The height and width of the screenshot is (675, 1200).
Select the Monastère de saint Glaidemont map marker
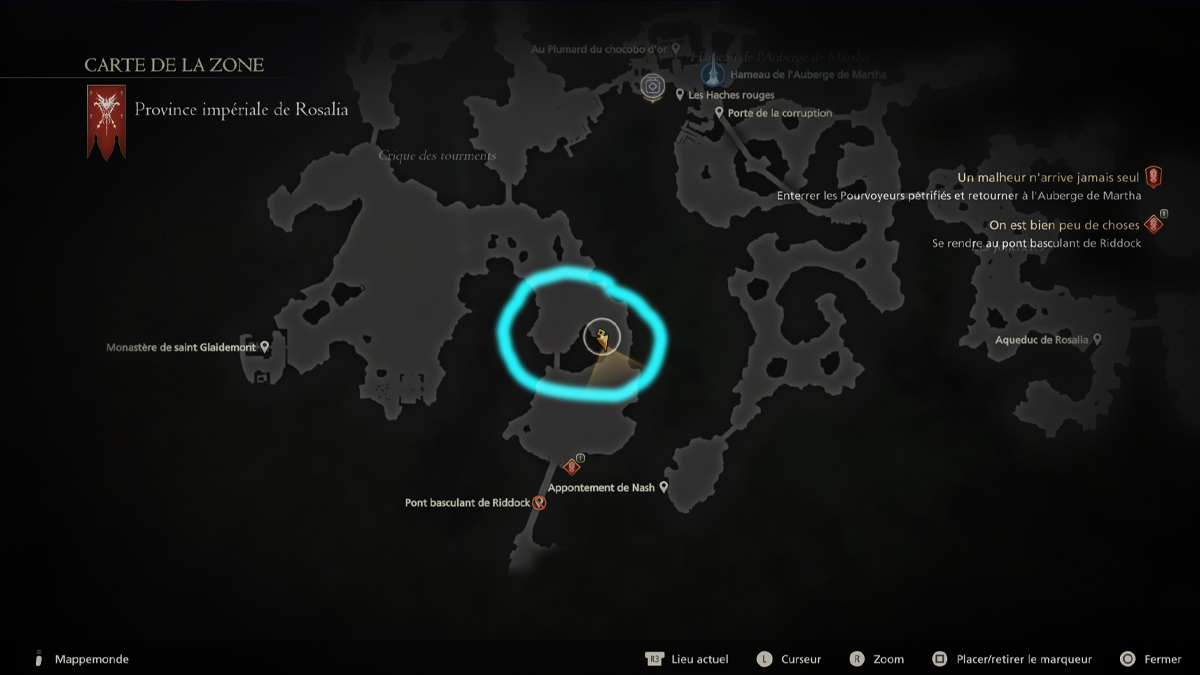265,347
